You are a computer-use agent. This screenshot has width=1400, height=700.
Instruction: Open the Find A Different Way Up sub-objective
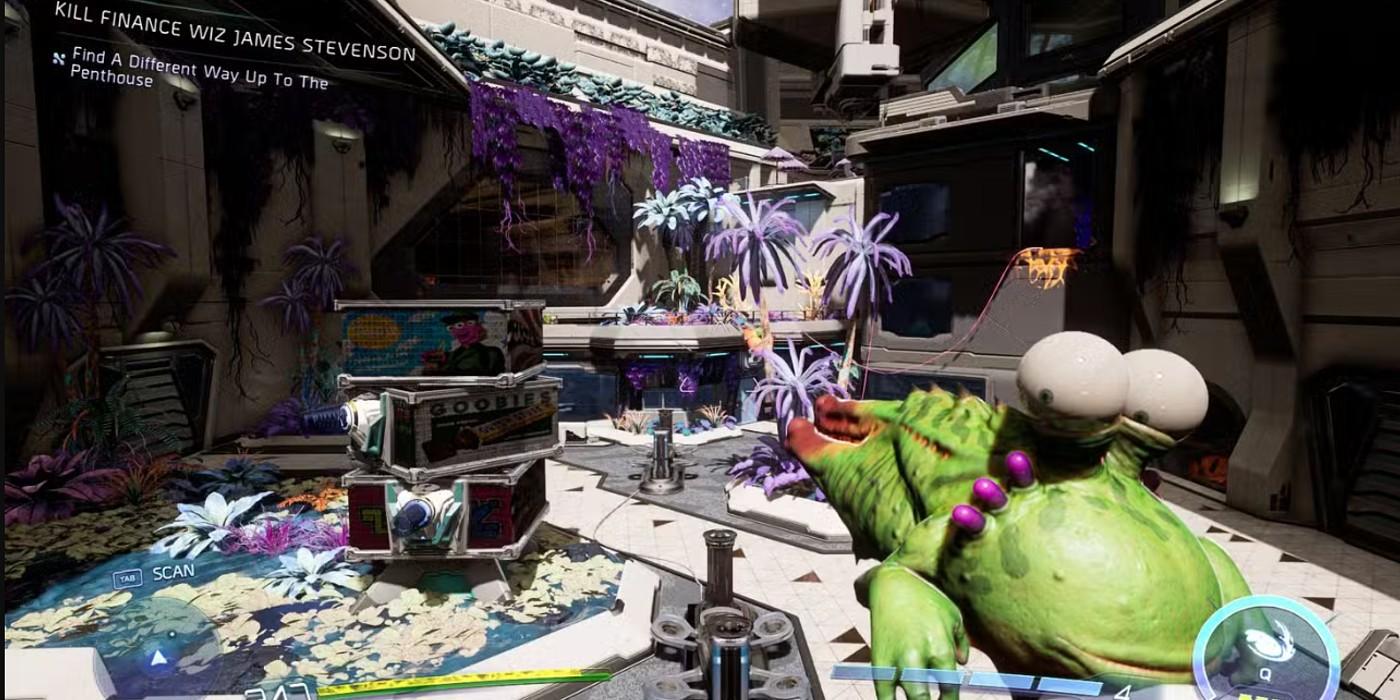[190, 70]
